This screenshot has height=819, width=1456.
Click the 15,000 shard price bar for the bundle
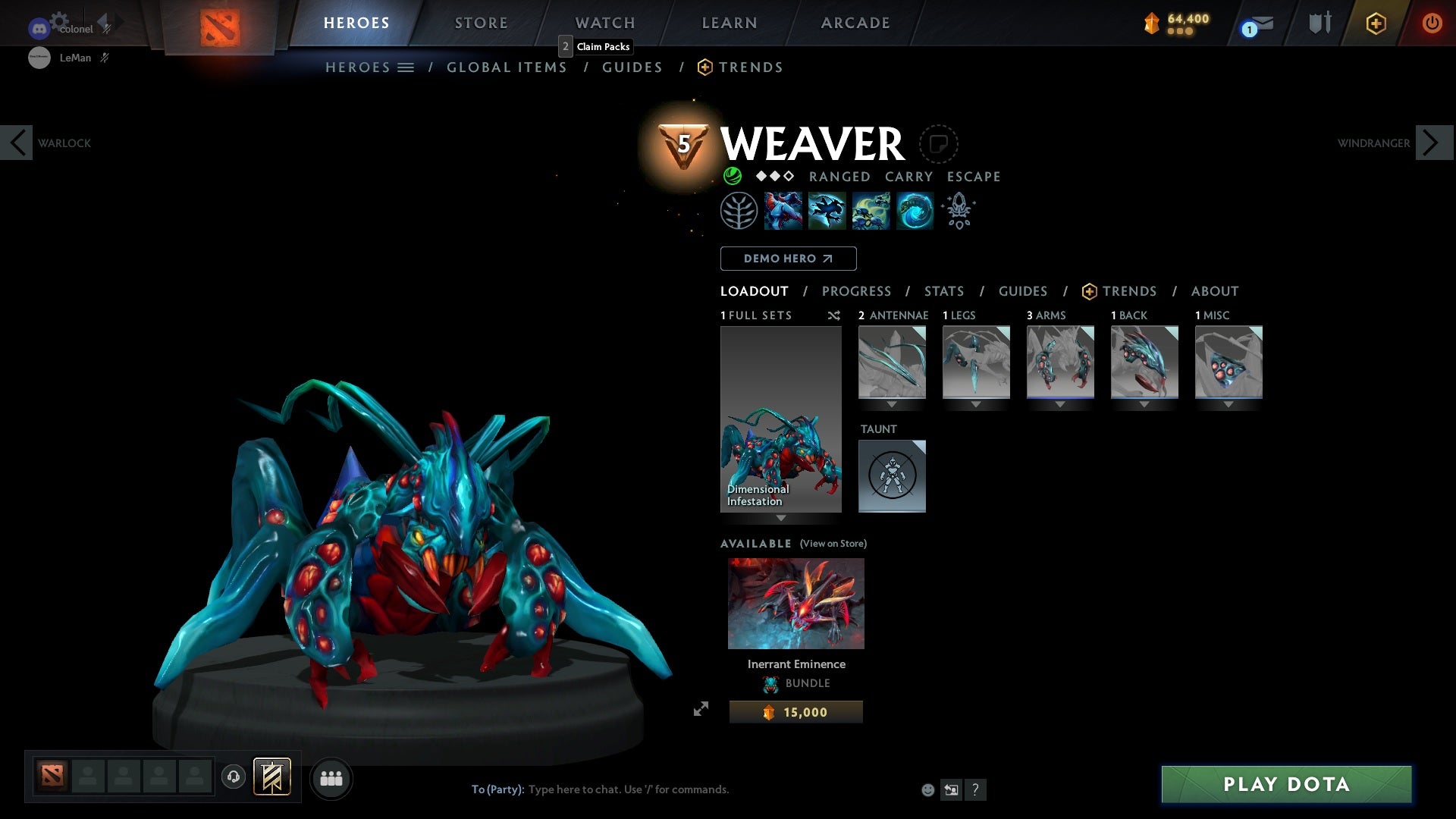point(795,711)
